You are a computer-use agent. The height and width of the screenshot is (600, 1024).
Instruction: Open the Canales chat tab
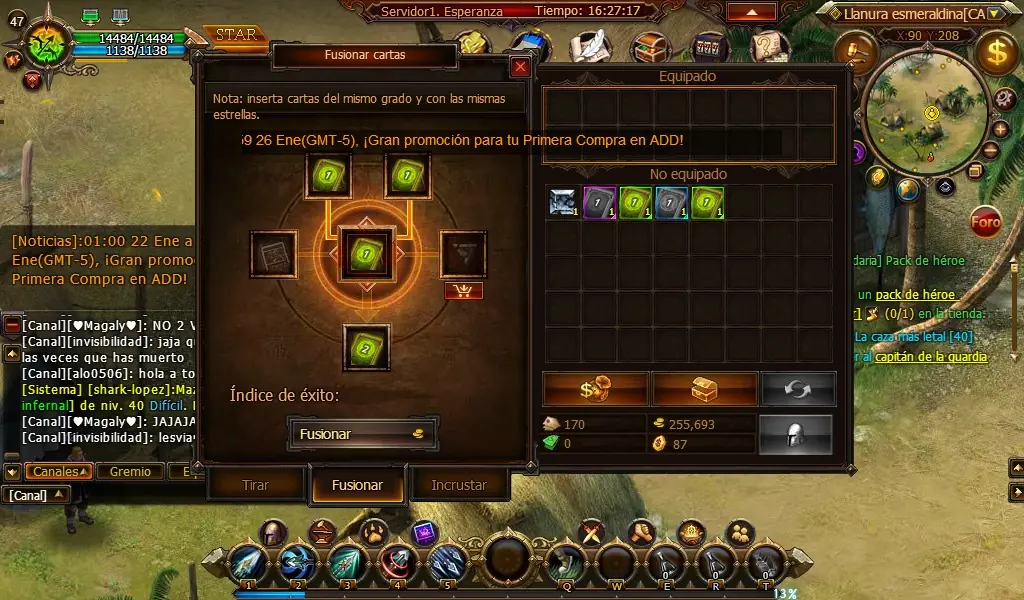coord(58,471)
